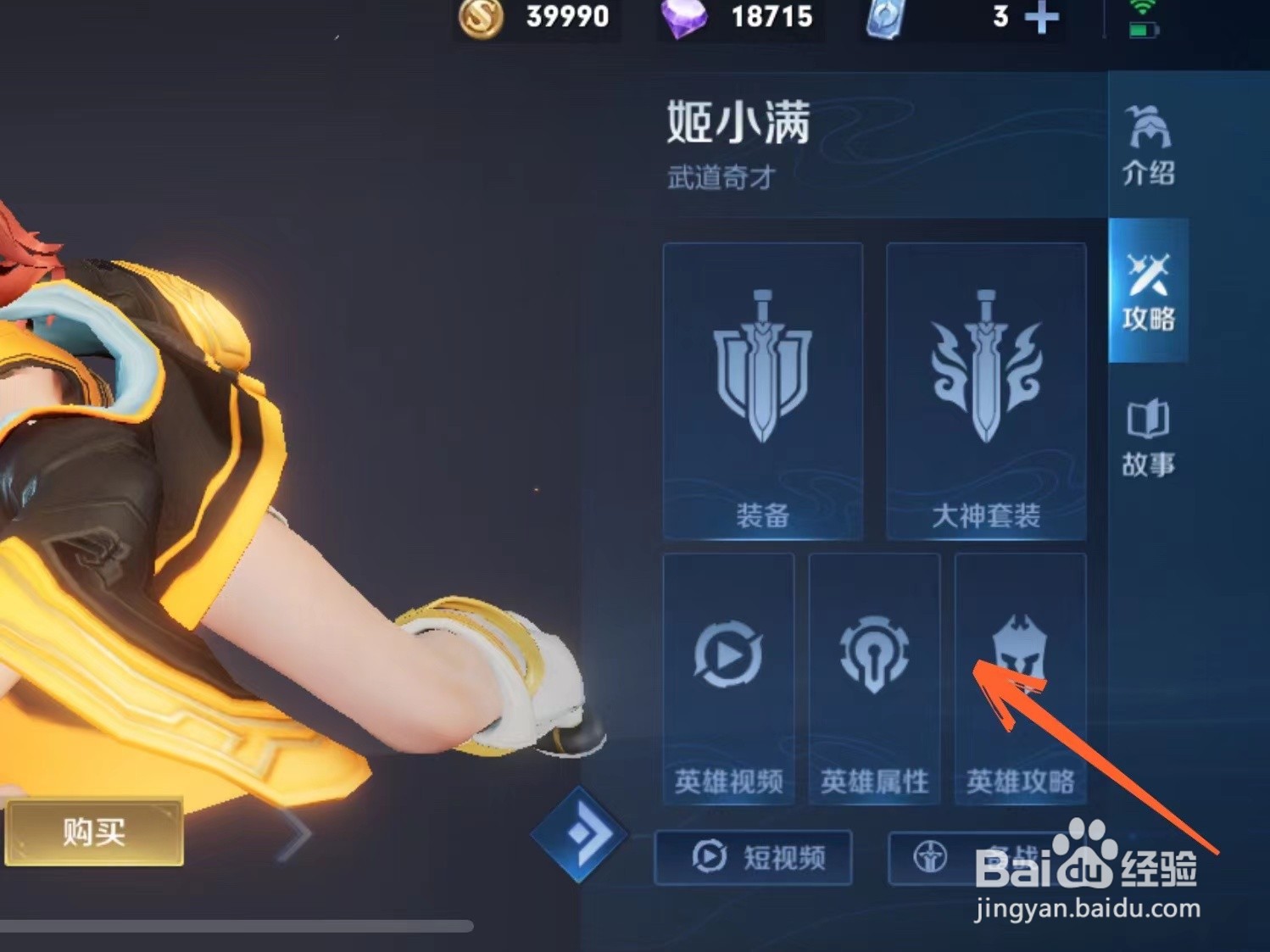Add more tickets with the plus sign

click(1041, 19)
